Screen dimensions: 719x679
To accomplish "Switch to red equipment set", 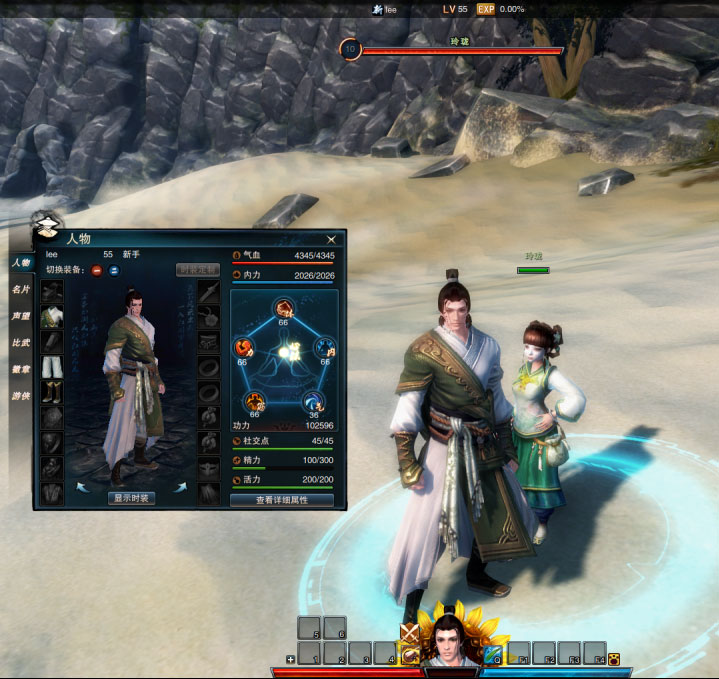I will (97, 270).
